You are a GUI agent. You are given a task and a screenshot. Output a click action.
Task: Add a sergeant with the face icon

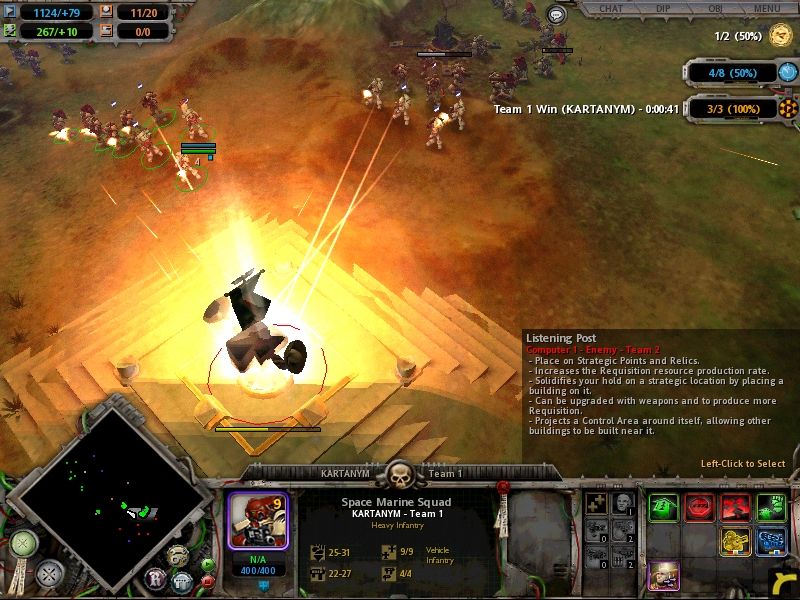point(622,503)
